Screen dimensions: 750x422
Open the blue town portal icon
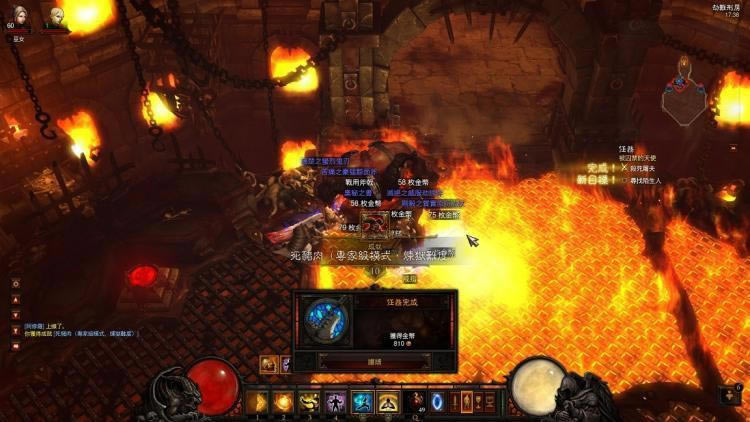pyautogui.click(x=437, y=402)
